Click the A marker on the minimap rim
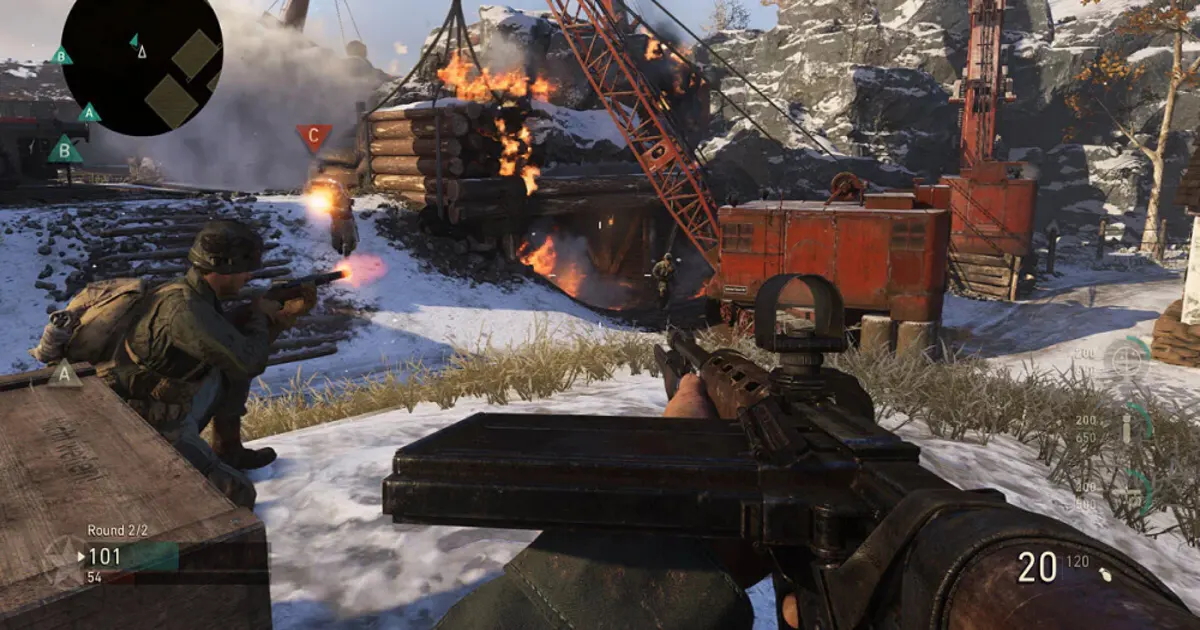This screenshot has height=630, width=1200. [x=89, y=113]
